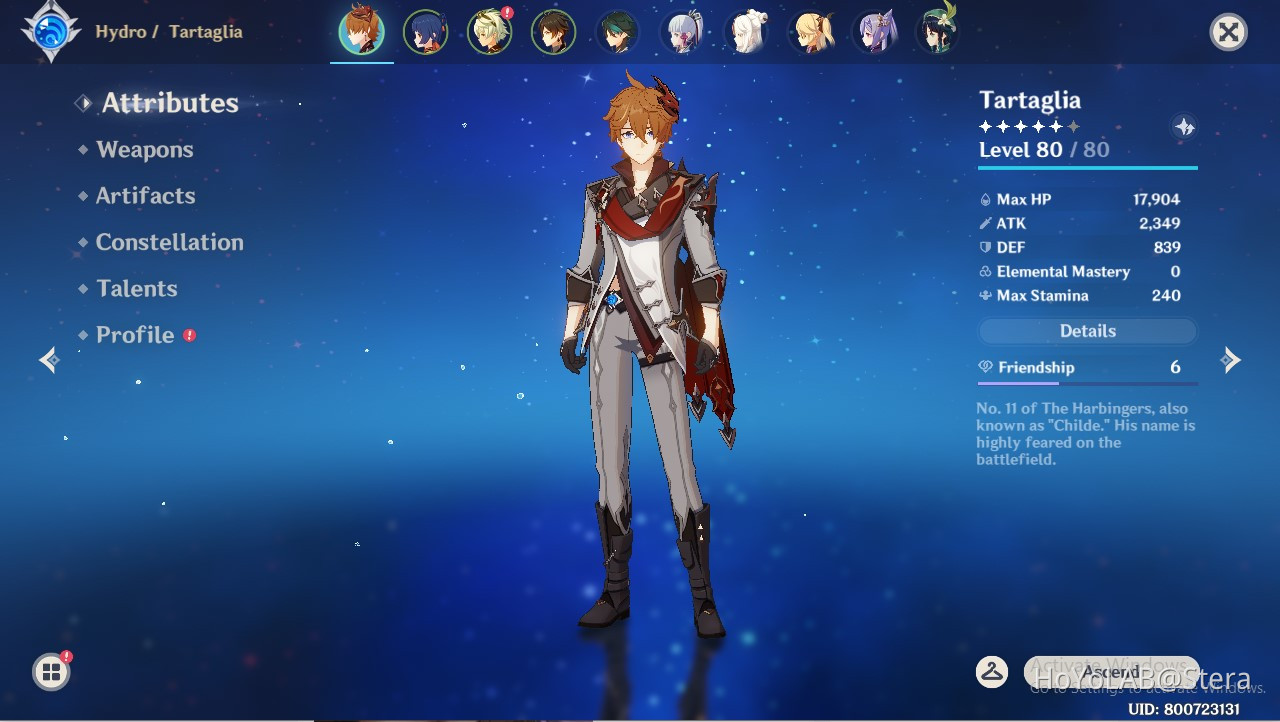Click the right arrow to view next character

[x=1232, y=360]
